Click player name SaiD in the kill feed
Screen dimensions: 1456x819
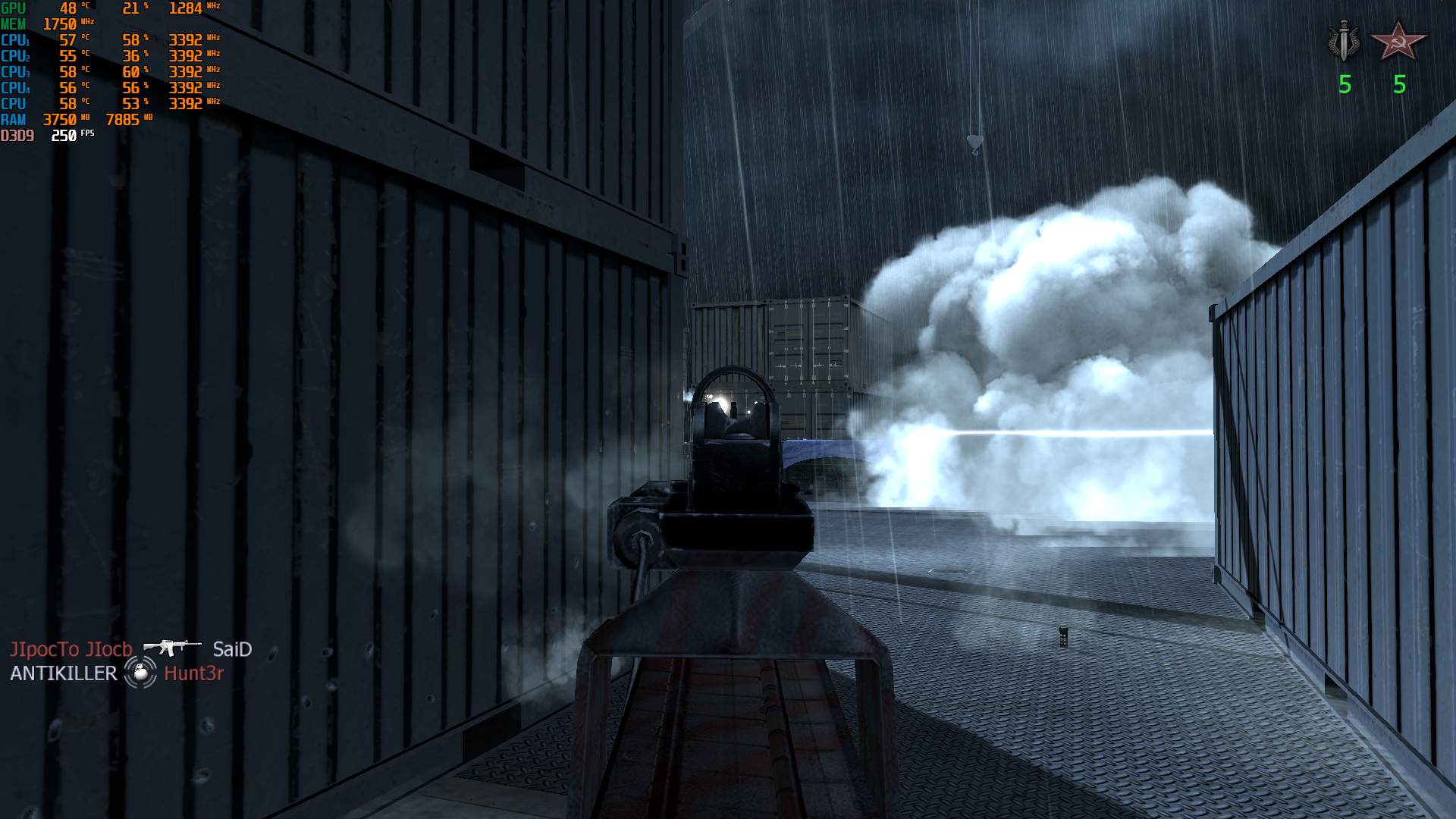[232, 649]
